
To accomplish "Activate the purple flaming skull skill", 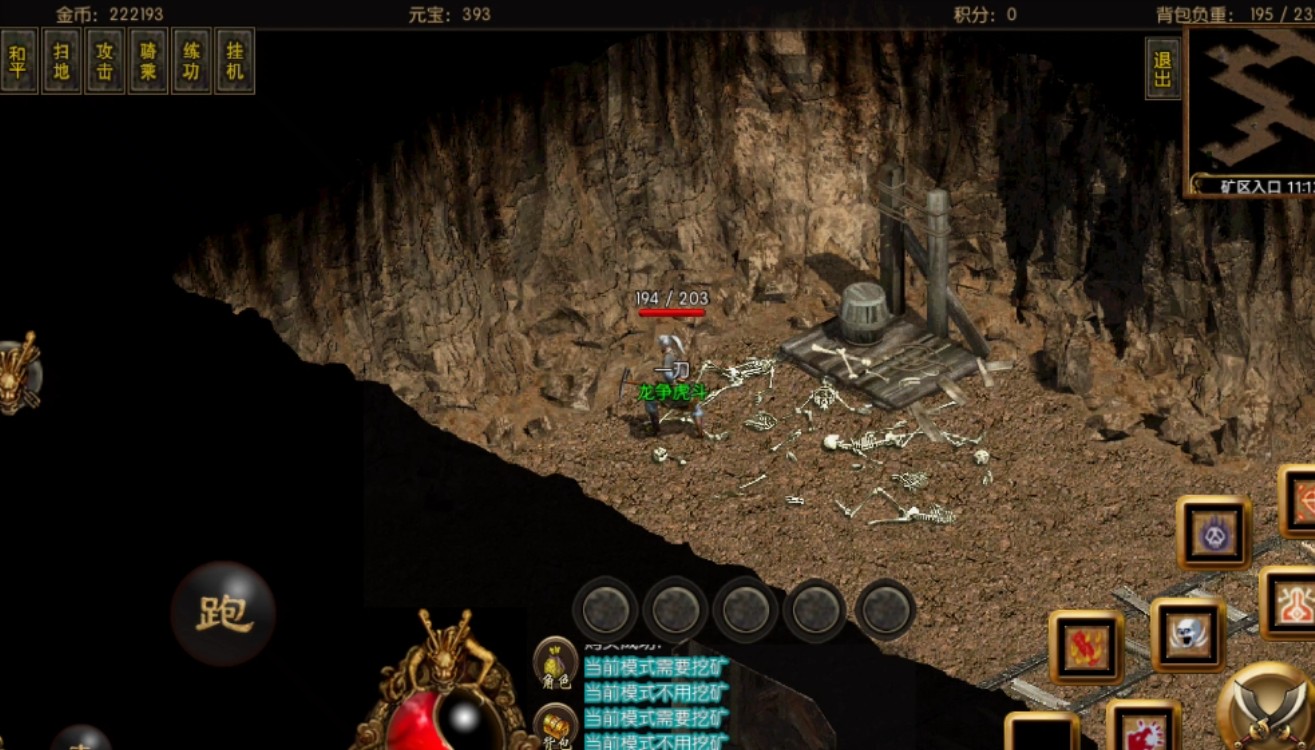I will [x=1213, y=532].
